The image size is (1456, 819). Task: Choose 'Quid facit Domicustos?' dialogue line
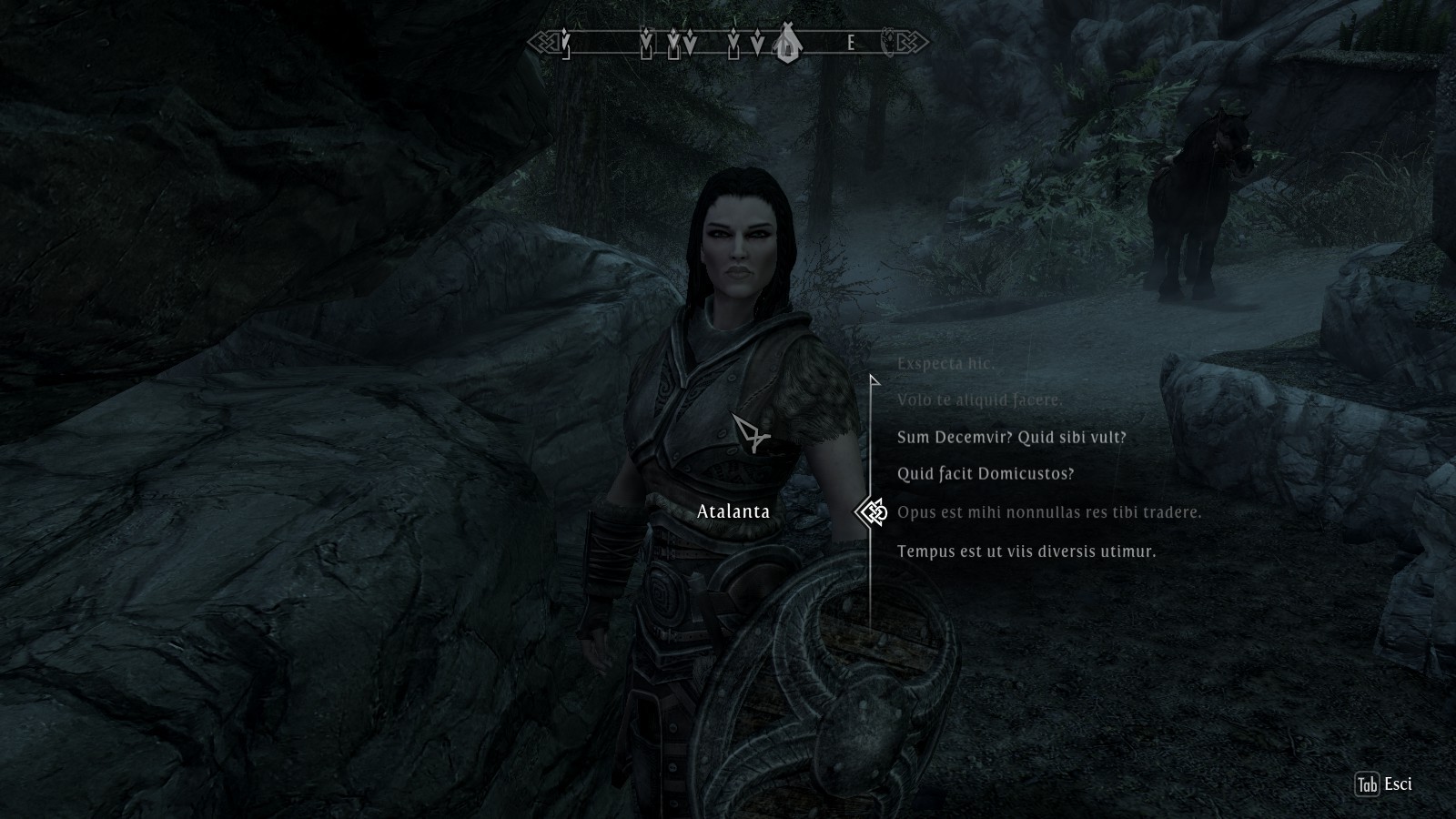[x=986, y=474]
